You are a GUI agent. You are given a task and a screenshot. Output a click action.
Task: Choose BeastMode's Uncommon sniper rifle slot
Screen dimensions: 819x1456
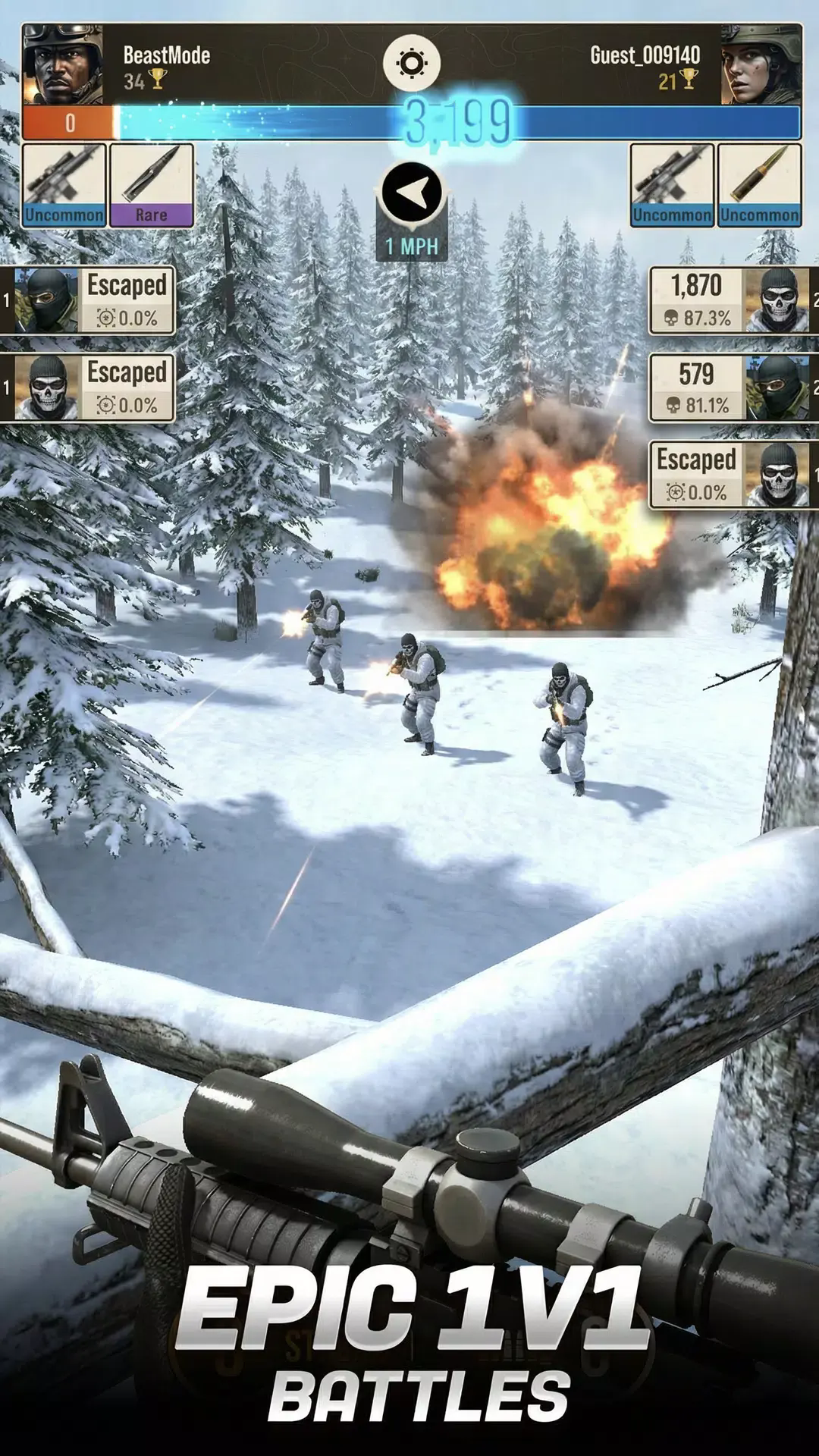coord(64,185)
